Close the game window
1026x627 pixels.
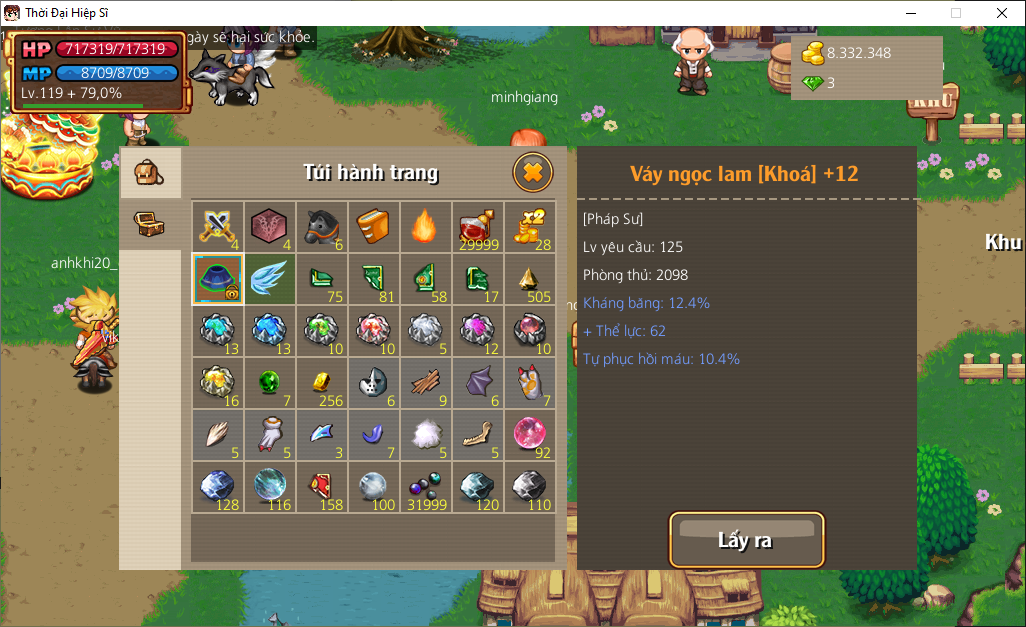(1001, 13)
